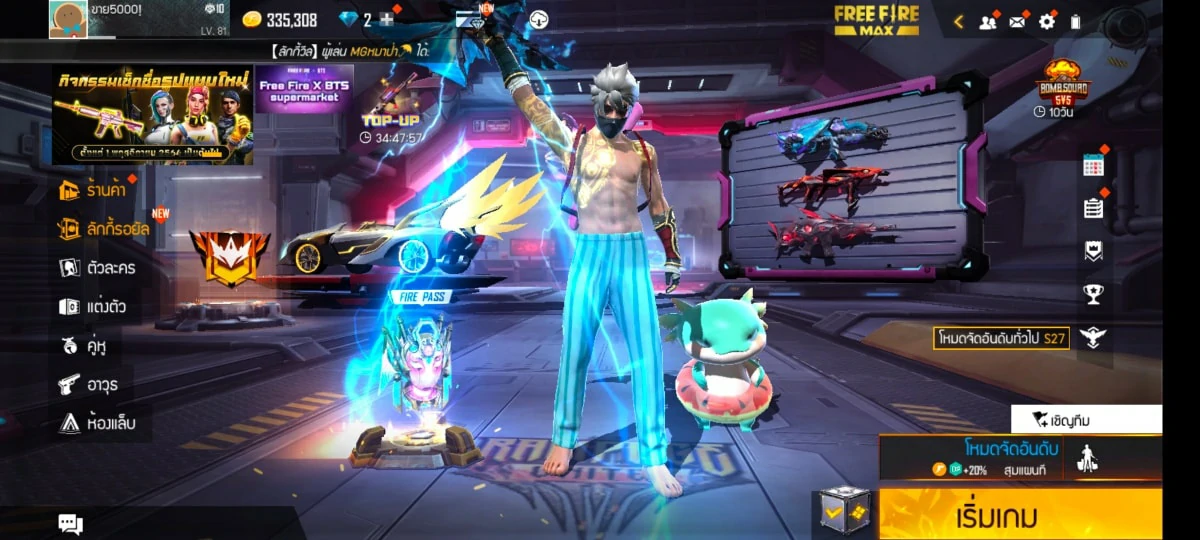Open the calendar events icon

(x=1094, y=166)
